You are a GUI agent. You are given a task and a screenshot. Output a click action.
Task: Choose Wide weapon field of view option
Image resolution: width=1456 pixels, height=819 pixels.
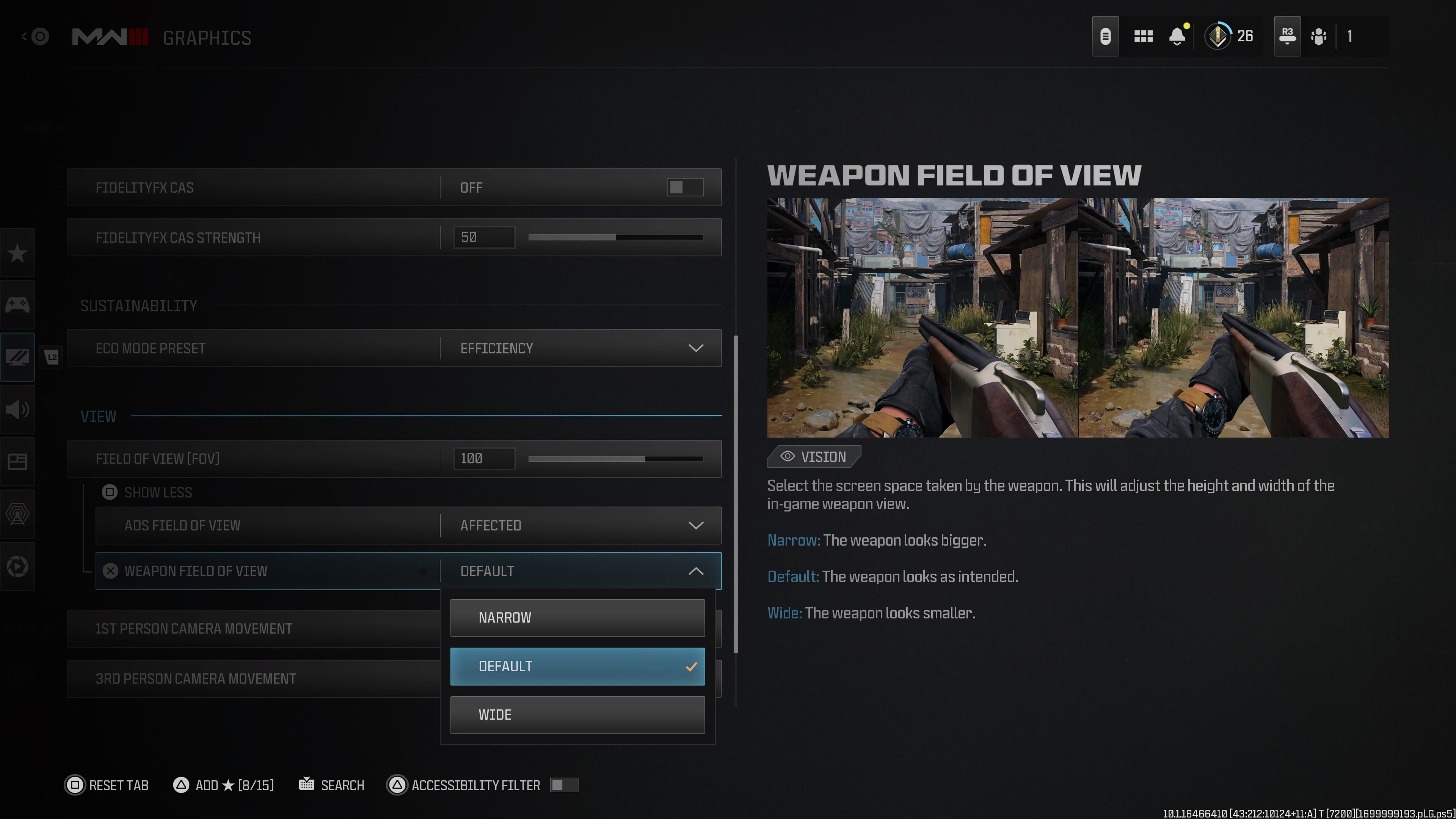[577, 714]
